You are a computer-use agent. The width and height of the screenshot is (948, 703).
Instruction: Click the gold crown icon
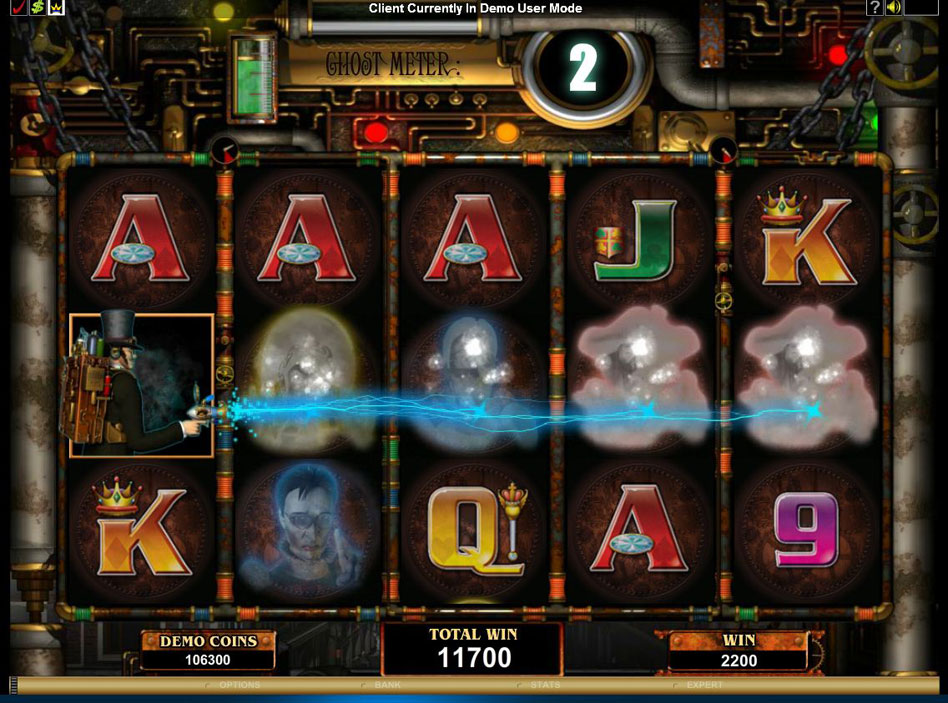click(56, 8)
